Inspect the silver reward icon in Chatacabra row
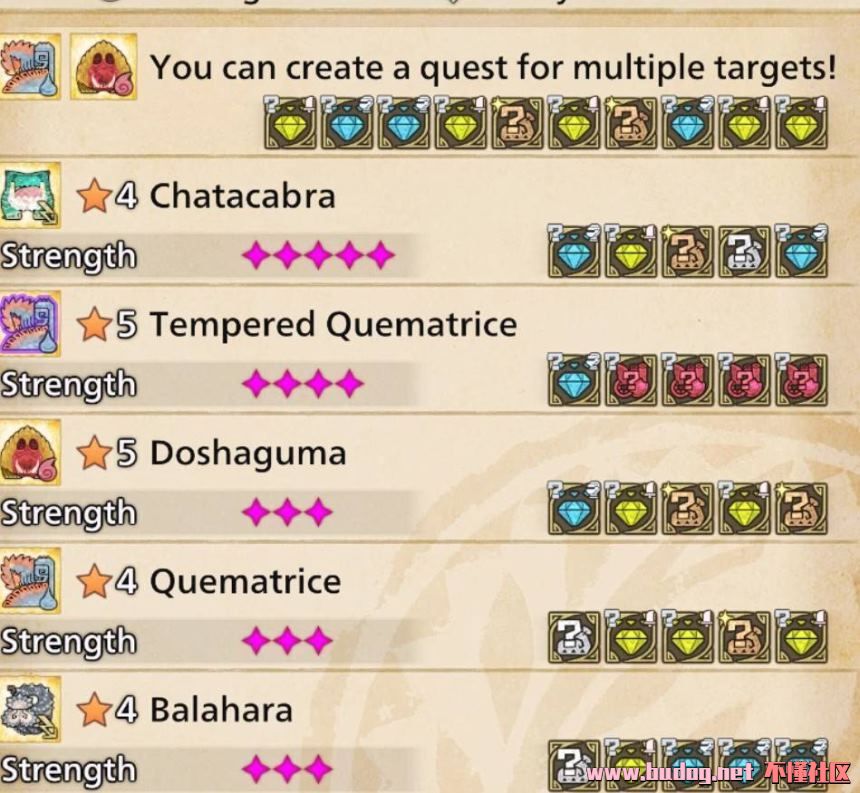 tap(745, 252)
